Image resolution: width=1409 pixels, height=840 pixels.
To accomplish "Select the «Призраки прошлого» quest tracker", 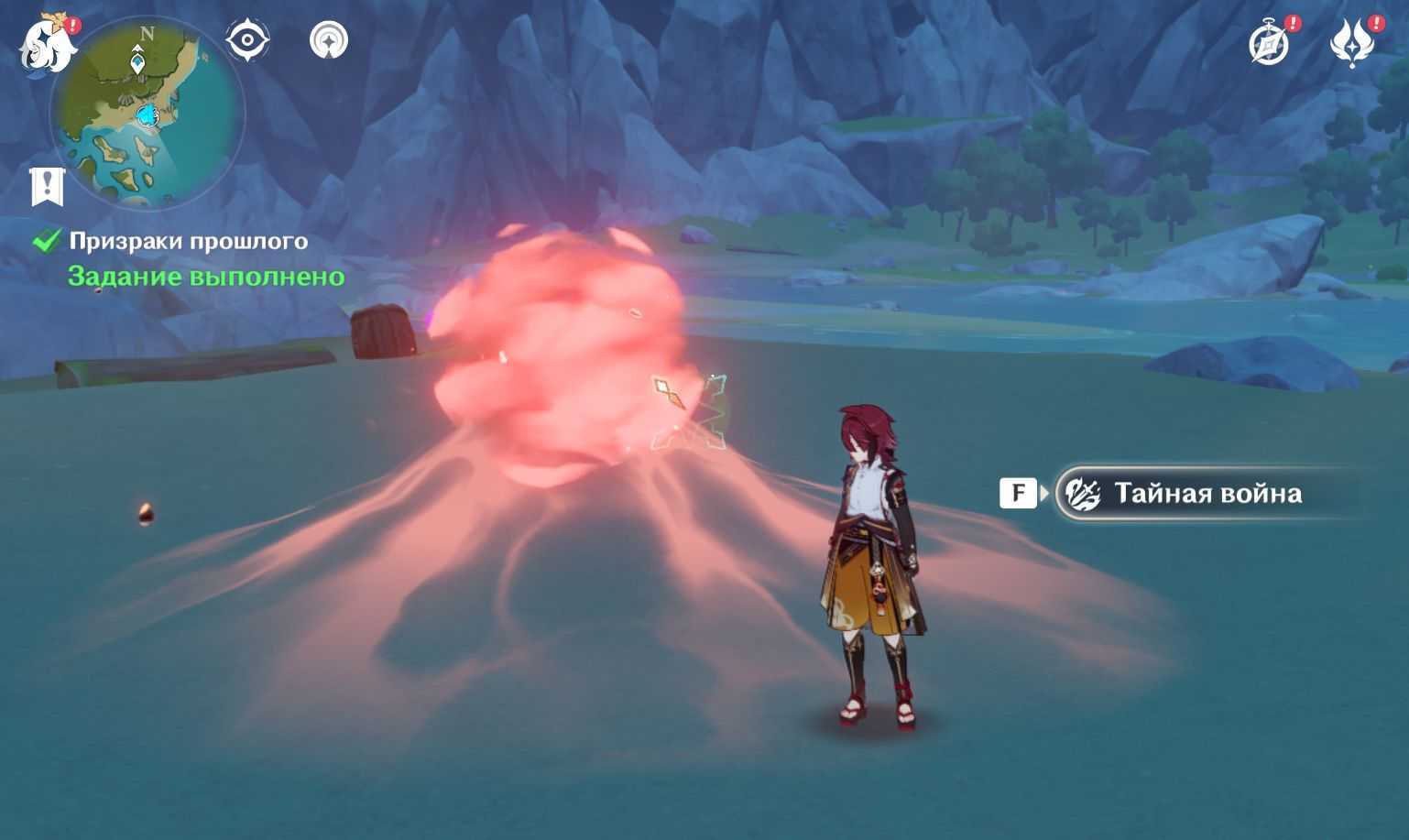I will click(189, 241).
